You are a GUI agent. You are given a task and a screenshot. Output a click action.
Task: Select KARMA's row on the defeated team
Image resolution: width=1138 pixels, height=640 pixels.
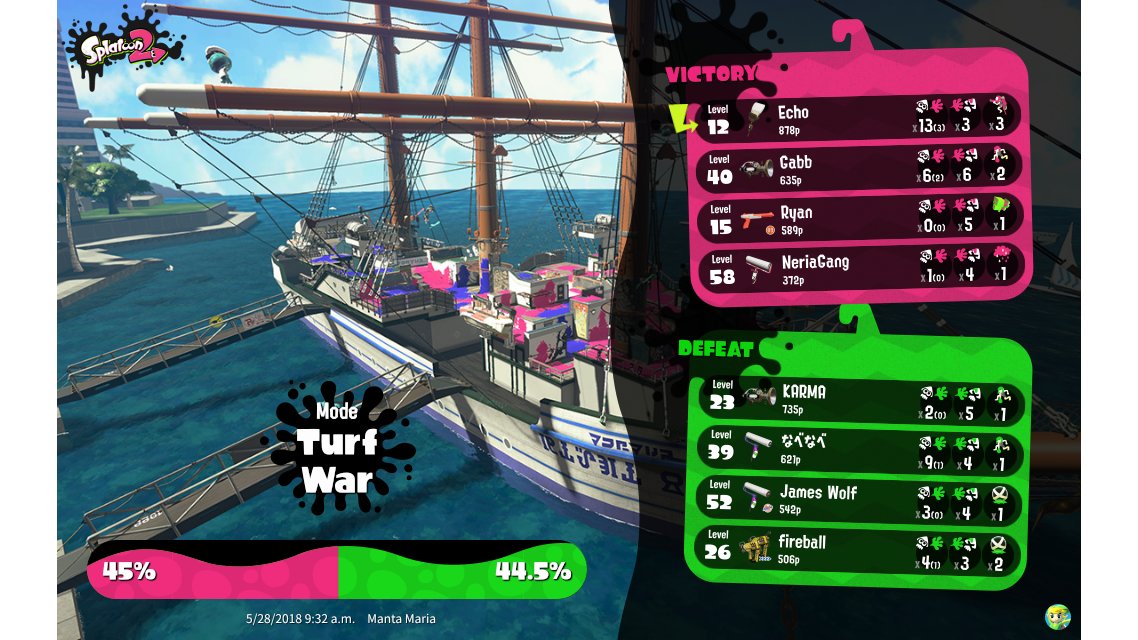tap(860, 397)
